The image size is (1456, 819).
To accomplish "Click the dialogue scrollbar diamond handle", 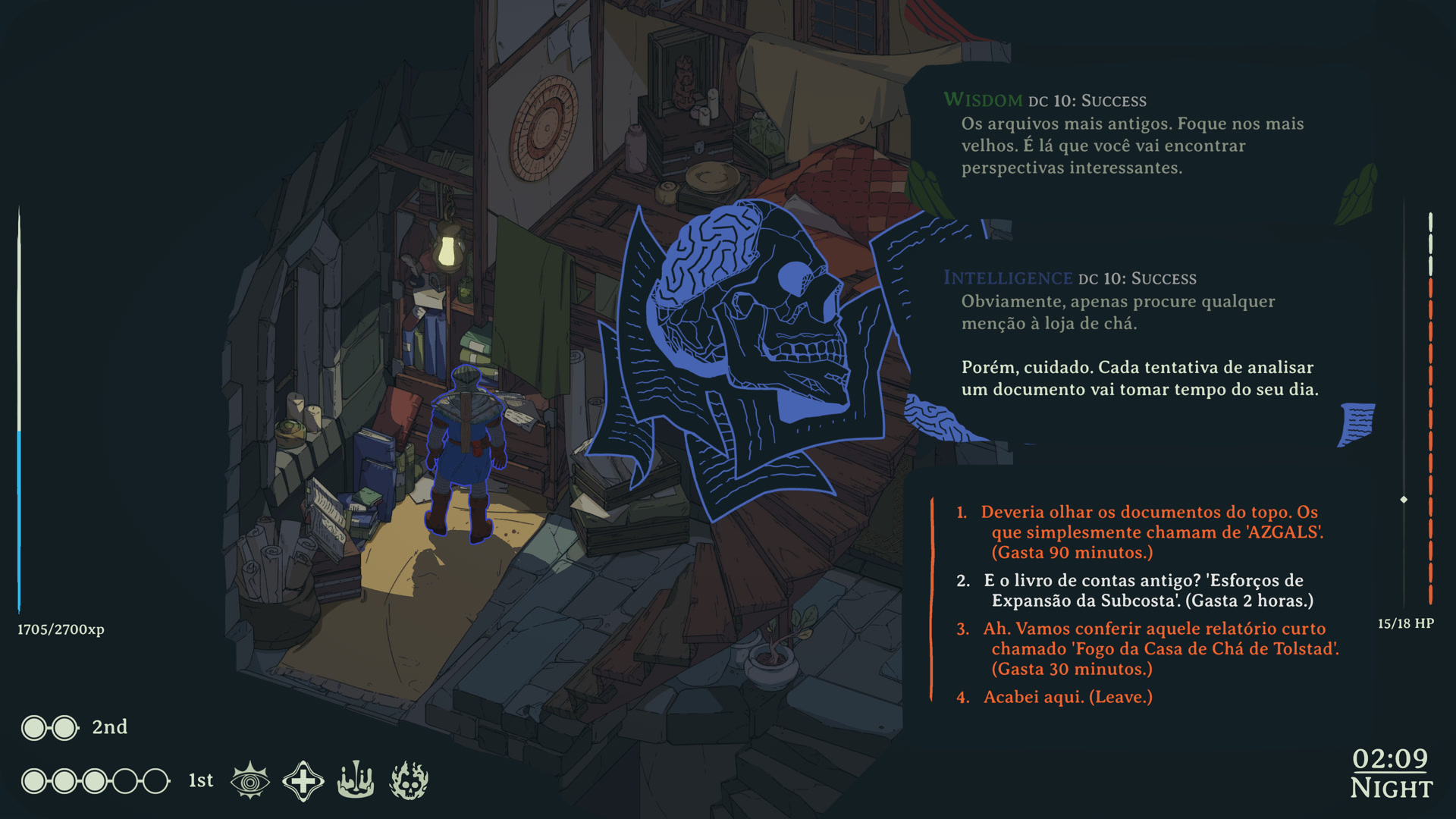I will [x=1404, y=500].
